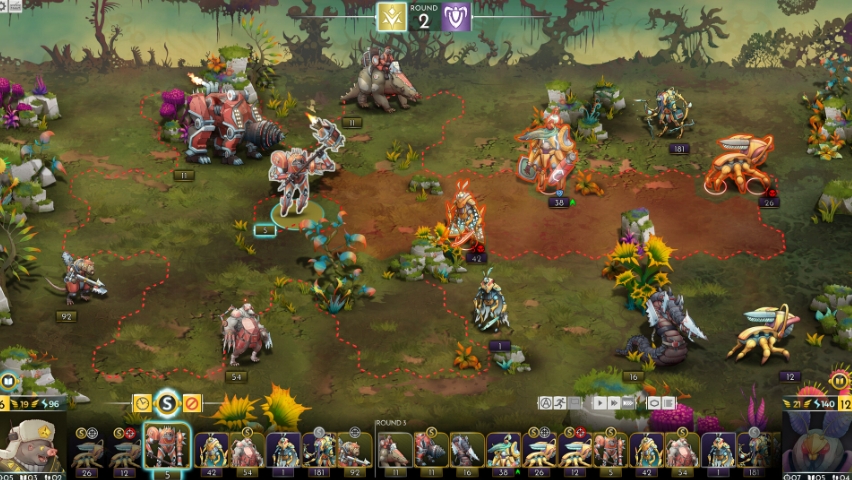Toggle the running figure button
The width and height of the screenshot is (852, 480).
(561, 403)
